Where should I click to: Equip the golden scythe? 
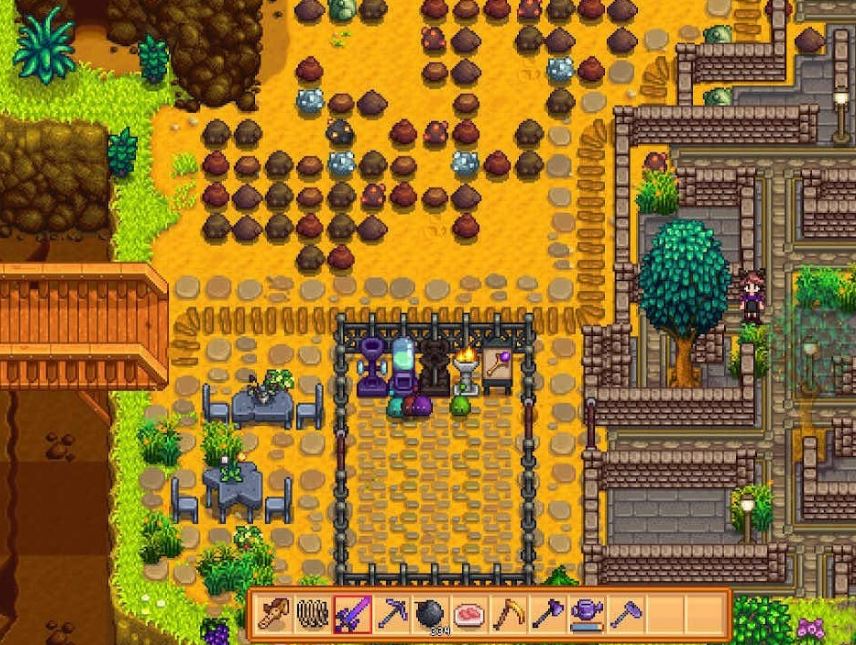tap(508, 613)
